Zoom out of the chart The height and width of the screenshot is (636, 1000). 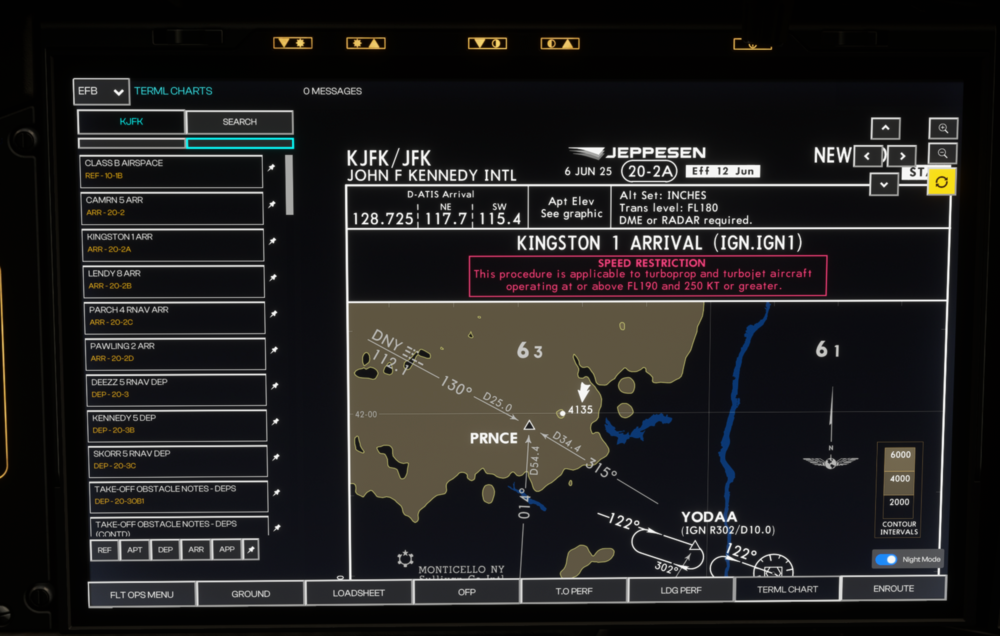pos(943,154)
